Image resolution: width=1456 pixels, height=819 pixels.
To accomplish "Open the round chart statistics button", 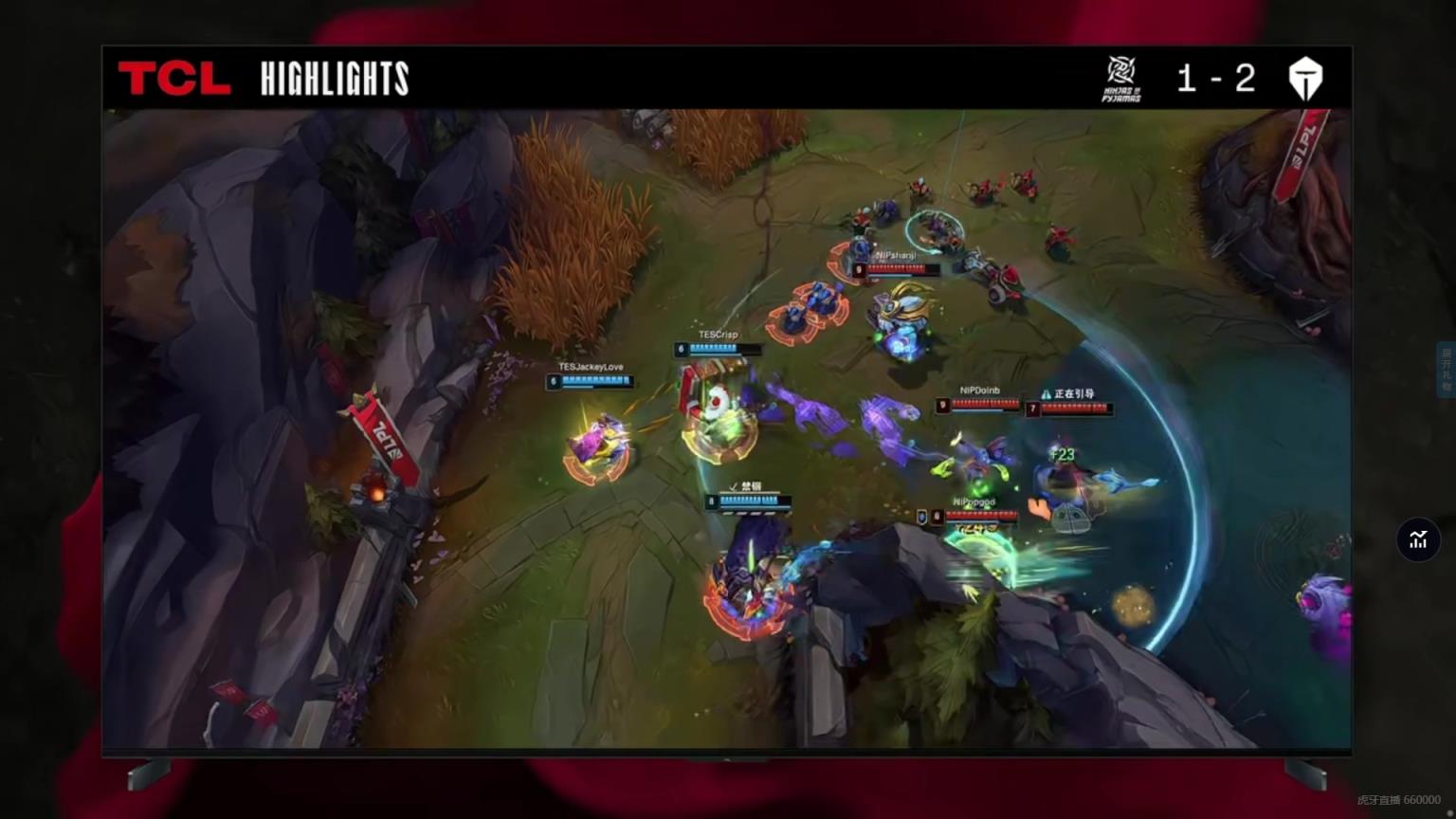I will tap(1418, 539).
